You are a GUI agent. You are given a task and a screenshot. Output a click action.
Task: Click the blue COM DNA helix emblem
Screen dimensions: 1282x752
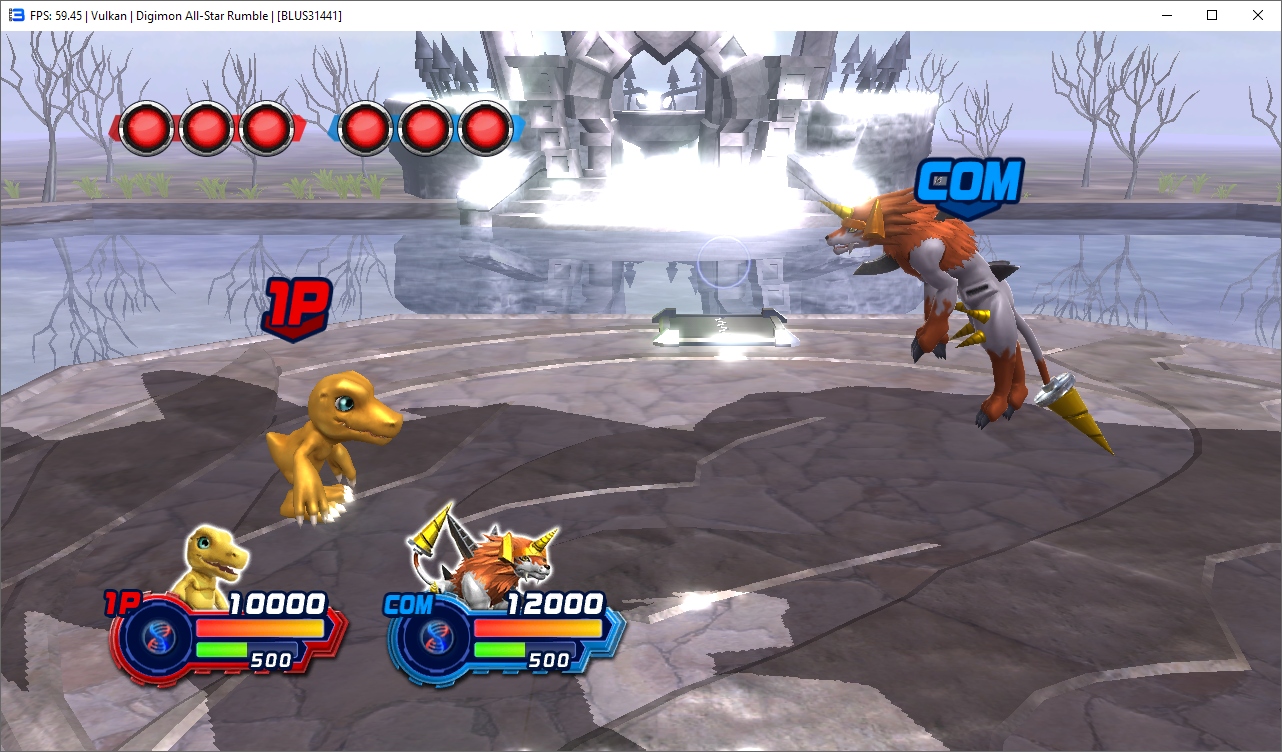[433, 637]
